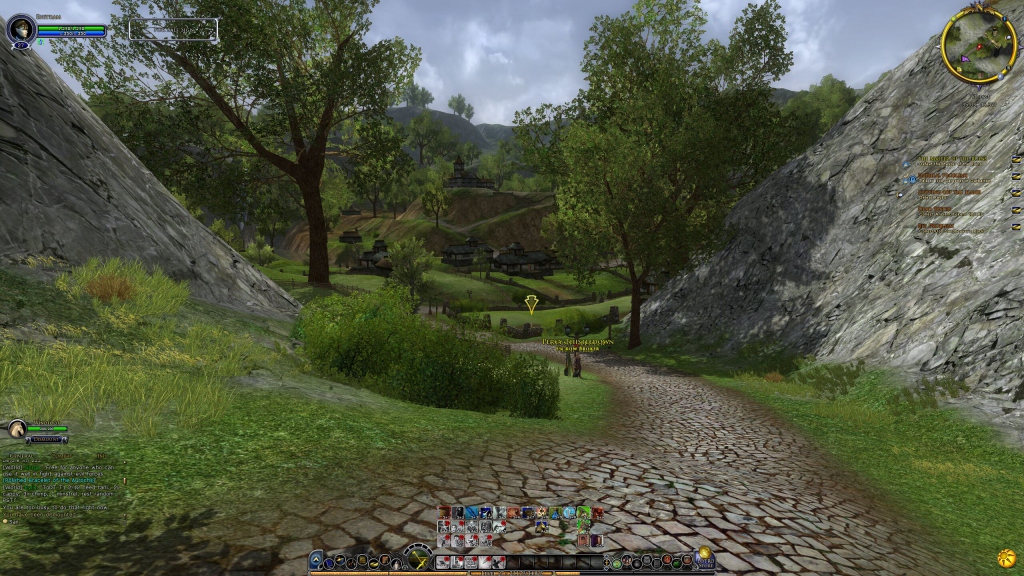Click the bow auto-attack indicator
Screen dimensions: 1024x576
coord(417,558)
